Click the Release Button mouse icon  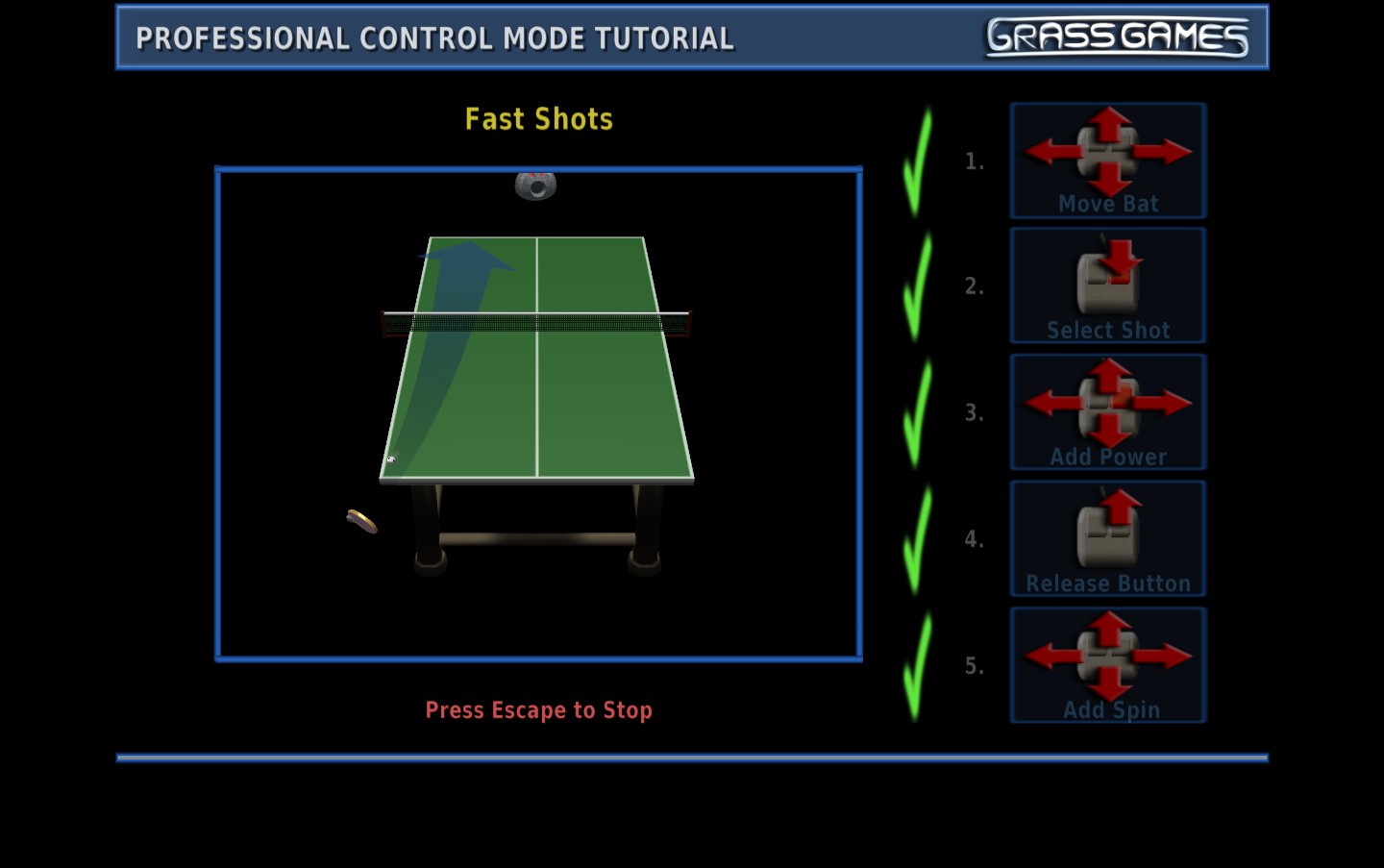1107,531
